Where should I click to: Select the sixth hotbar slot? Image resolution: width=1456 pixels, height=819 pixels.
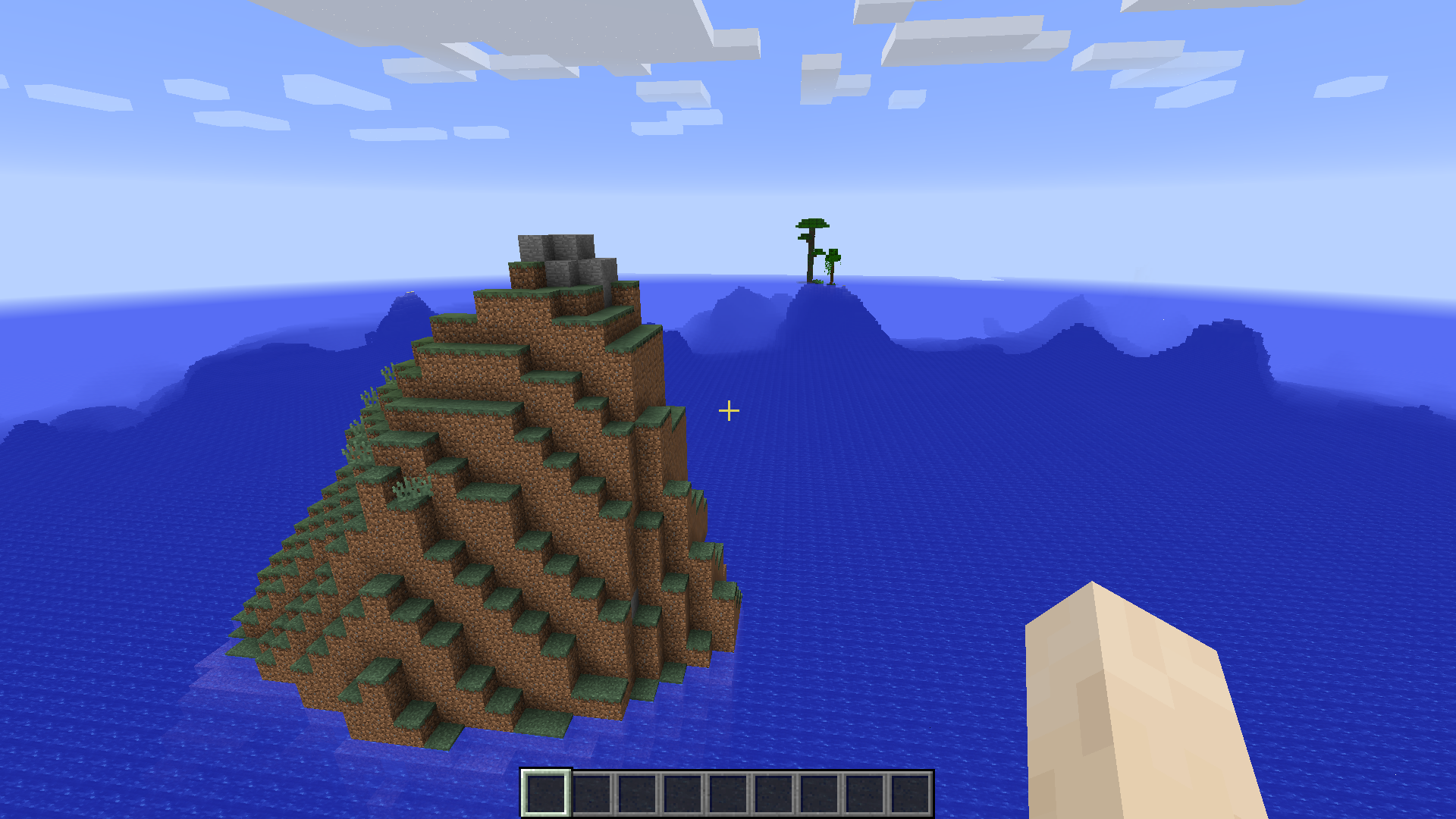pos(775,794)
